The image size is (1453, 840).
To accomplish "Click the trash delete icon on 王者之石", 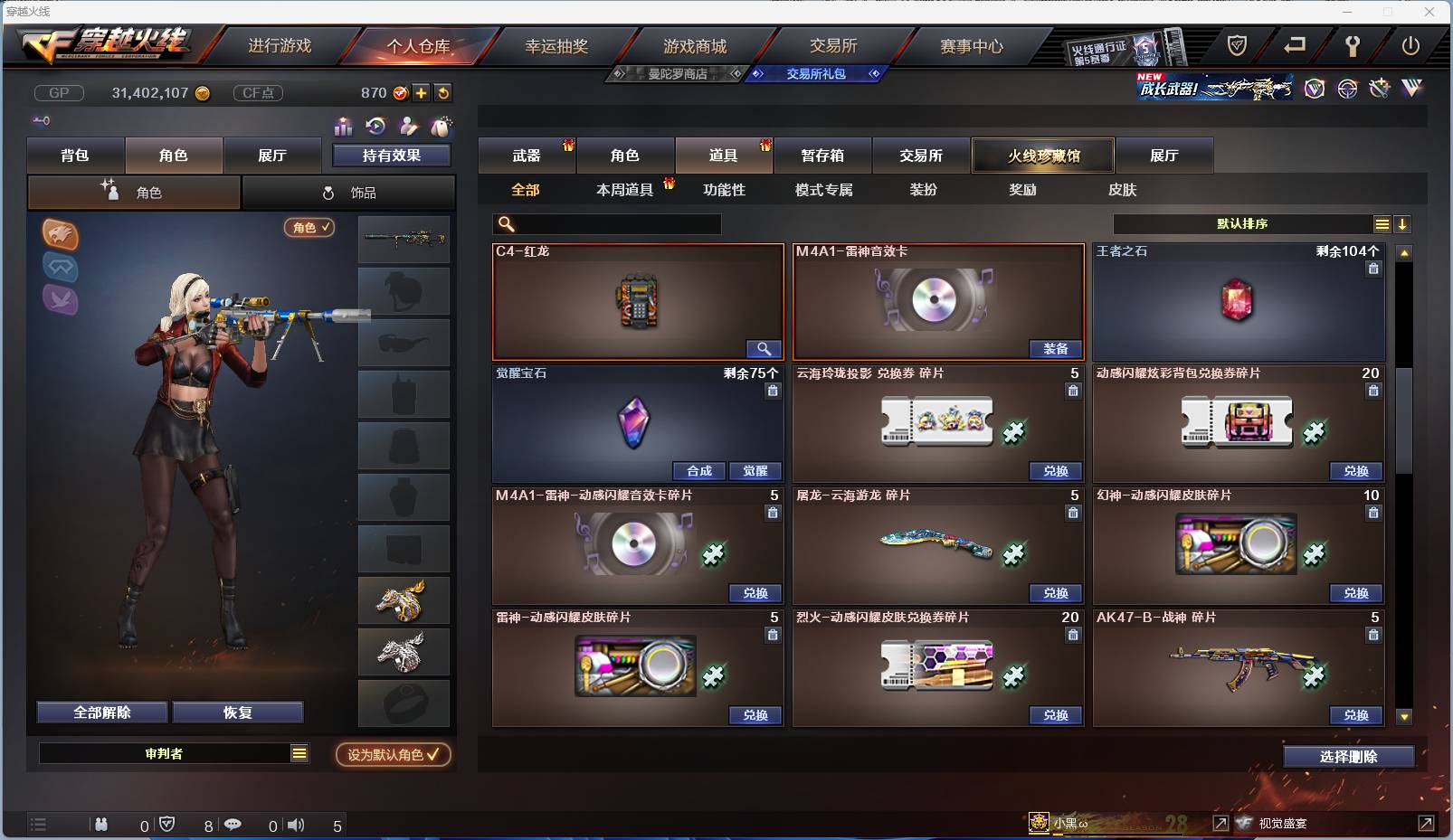I will 1374,269.
